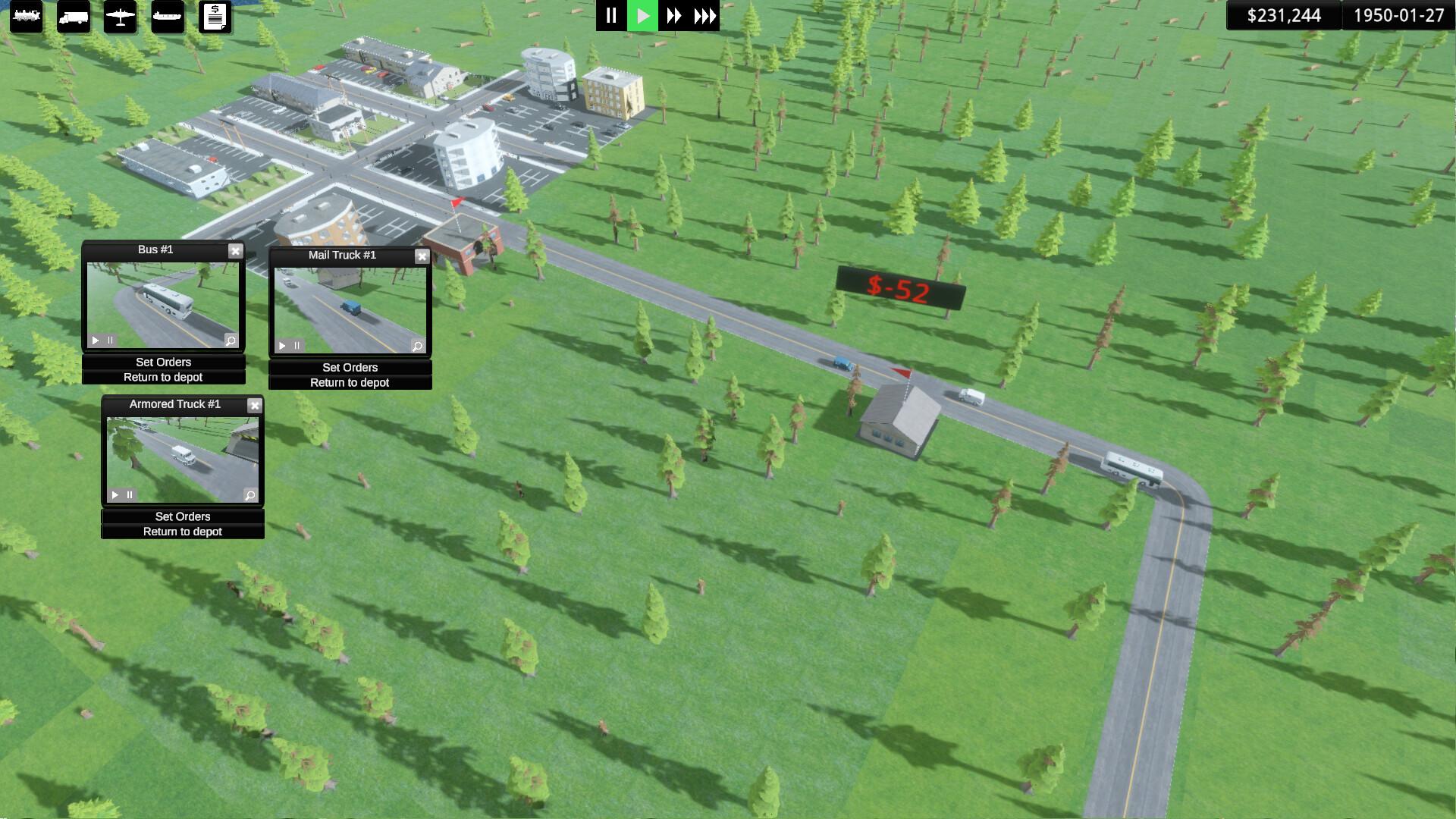Set Orders for Mail Truck #1
The width and height of the screenshot is (1456, 819).
tap(350, 368)
